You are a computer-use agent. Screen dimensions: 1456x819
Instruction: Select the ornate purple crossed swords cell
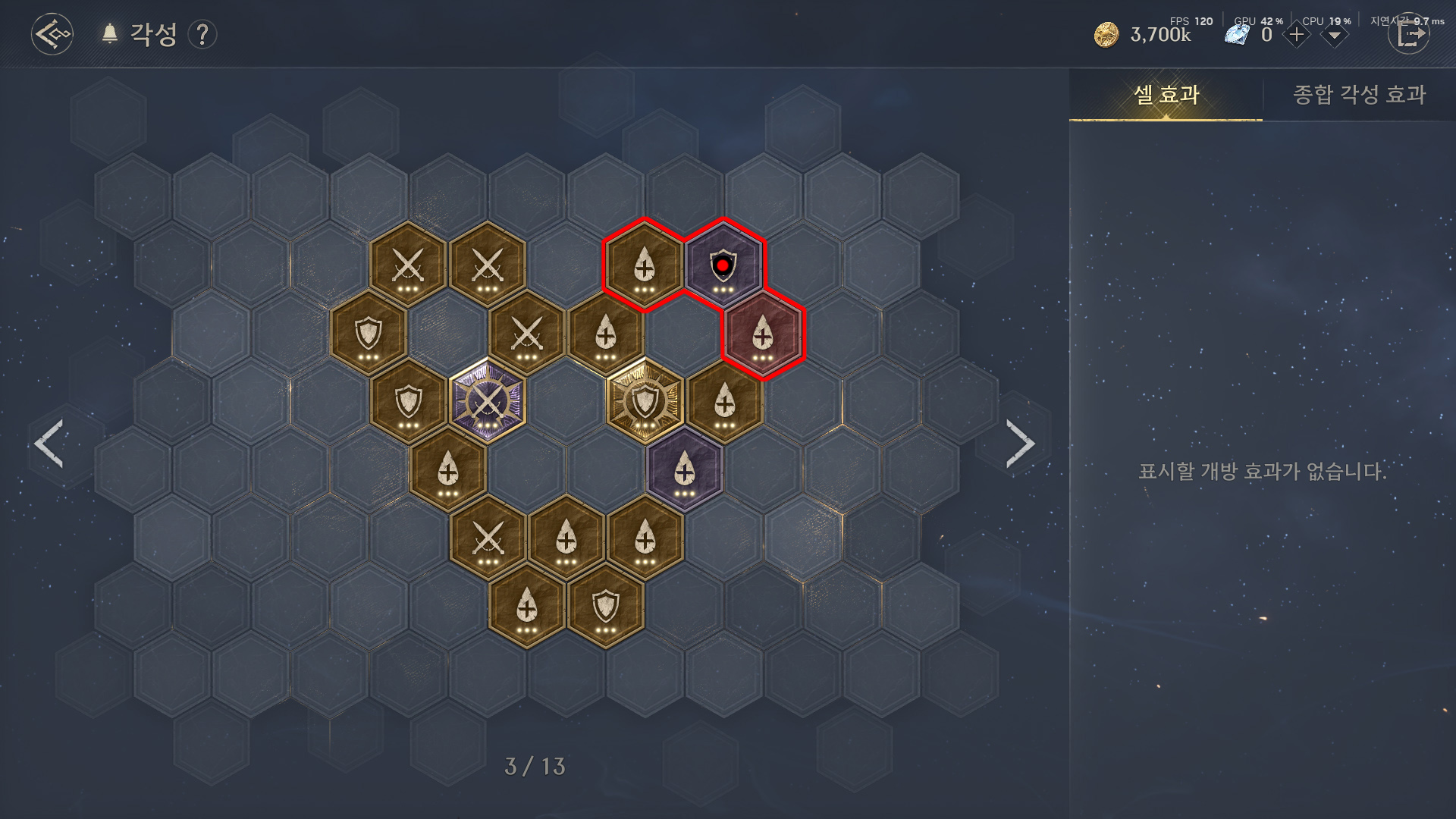pyautogui.click(x=487, y=400)
